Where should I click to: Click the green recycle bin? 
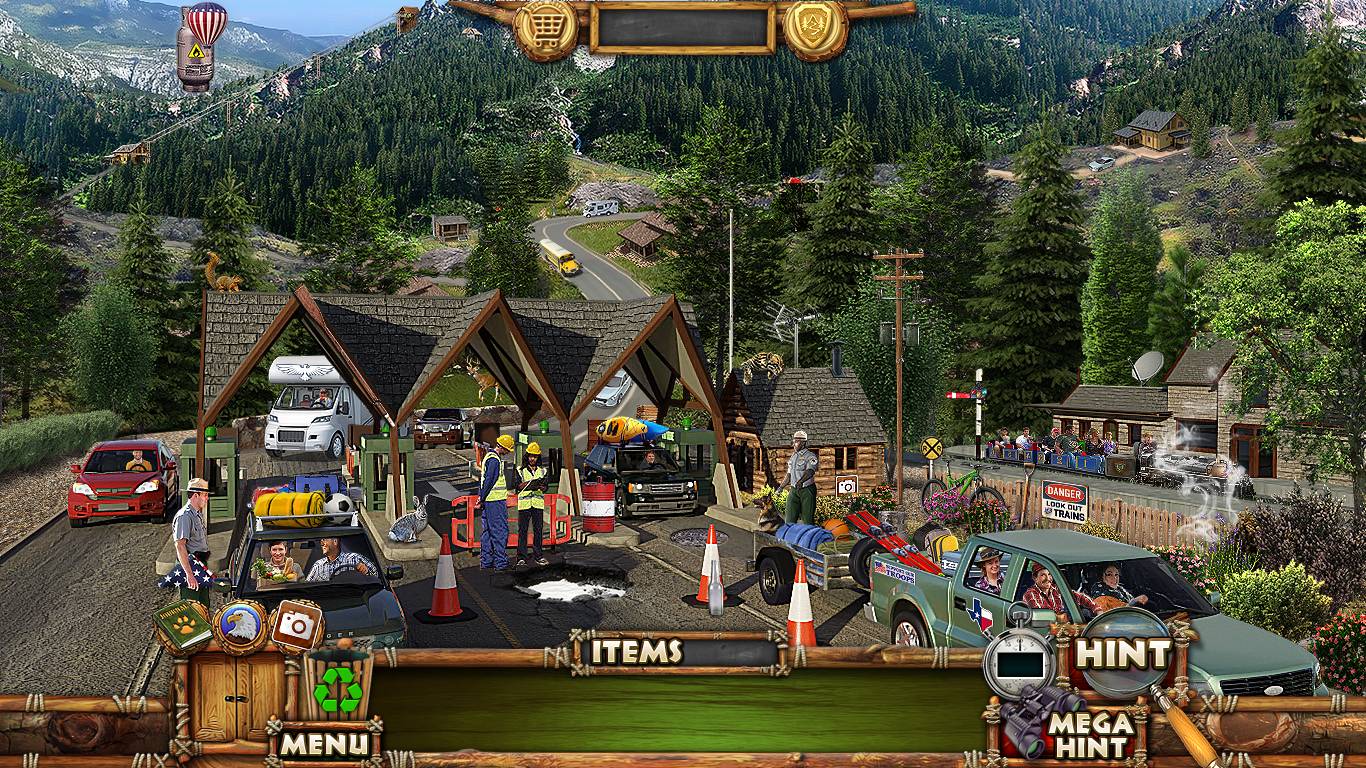[337, 684]
